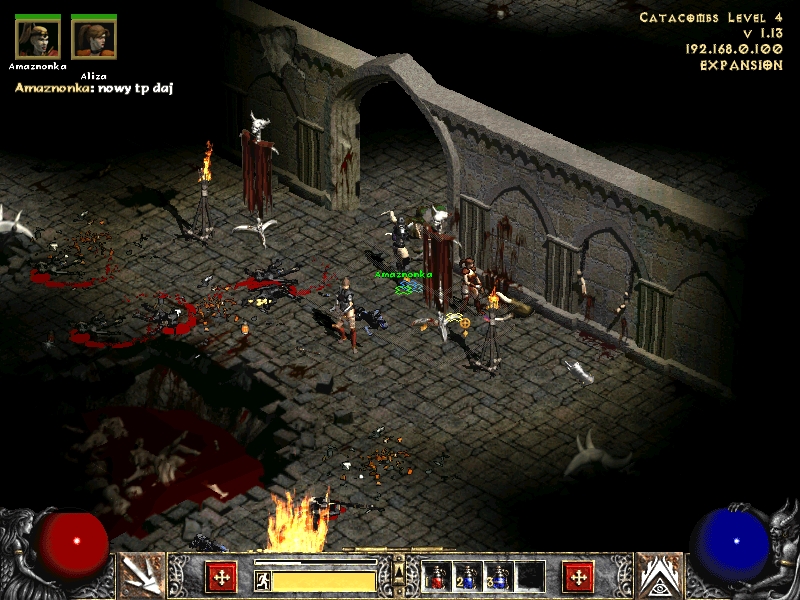The height and width of the screenshot is (600, 800).
Task: Select the Aliza mercenary portrait
Action: coord(94,38)
